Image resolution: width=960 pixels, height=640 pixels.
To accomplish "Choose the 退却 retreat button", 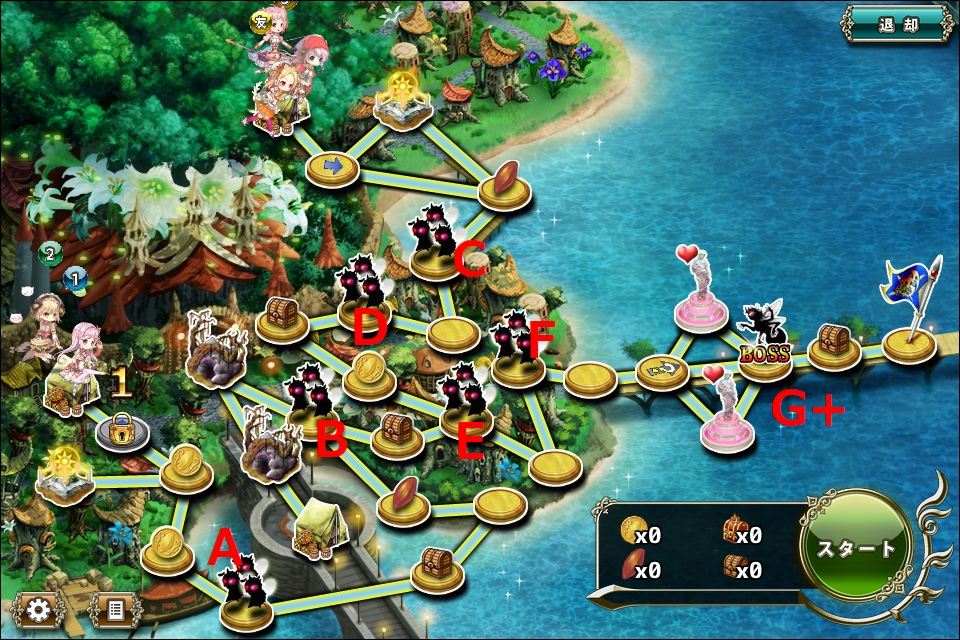I will coord(898,26).
